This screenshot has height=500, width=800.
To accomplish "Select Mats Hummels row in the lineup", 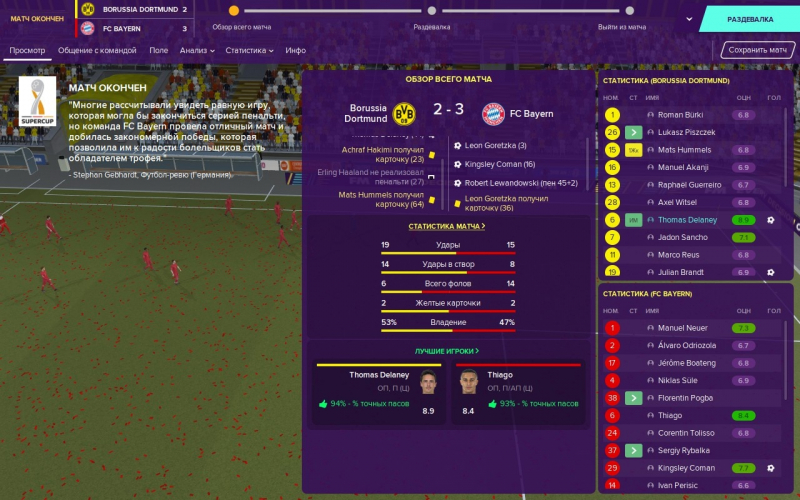I will (684, 150).
